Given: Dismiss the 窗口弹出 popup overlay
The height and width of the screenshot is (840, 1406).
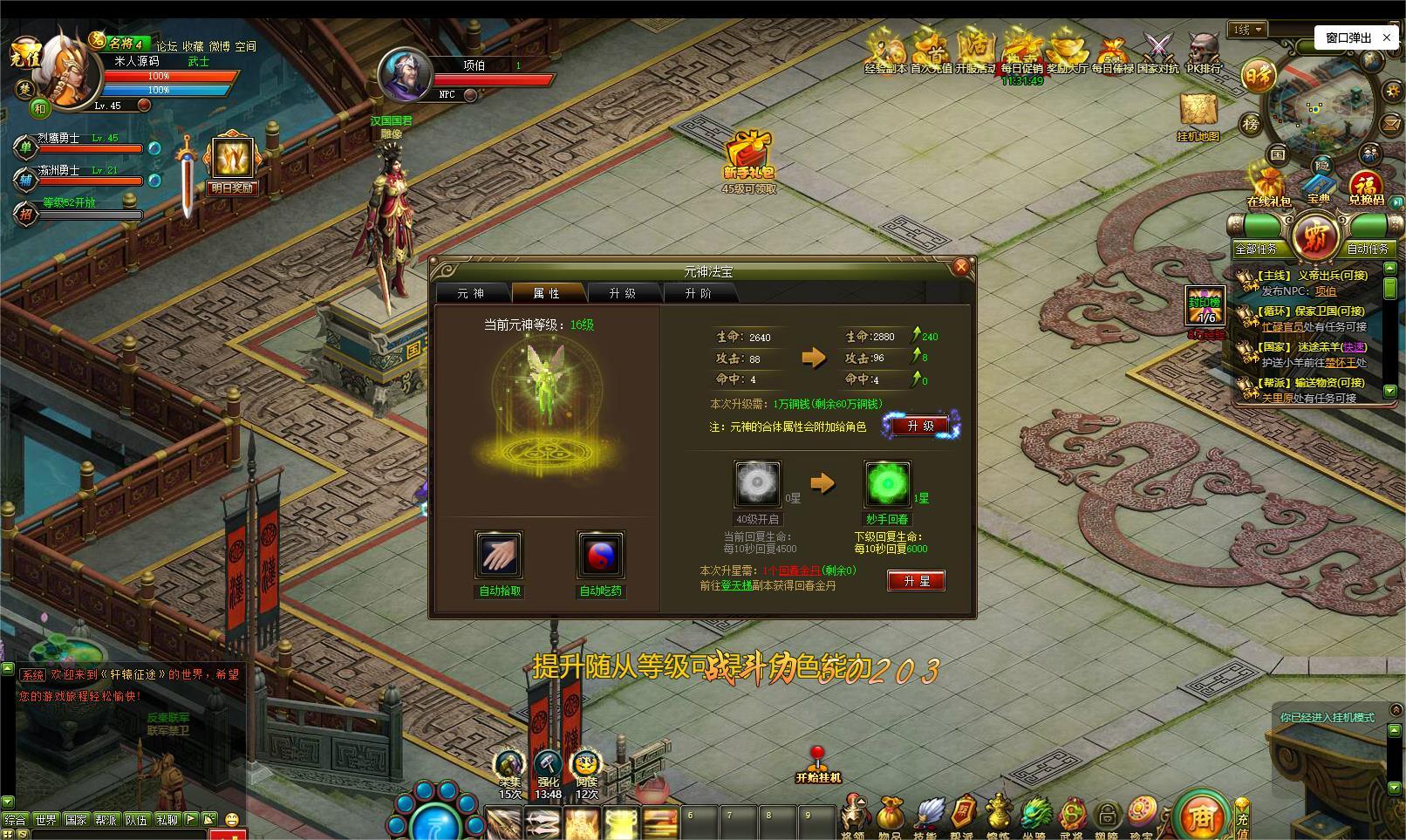Looking at the screenshot, I should click(x=1387, y=38).
